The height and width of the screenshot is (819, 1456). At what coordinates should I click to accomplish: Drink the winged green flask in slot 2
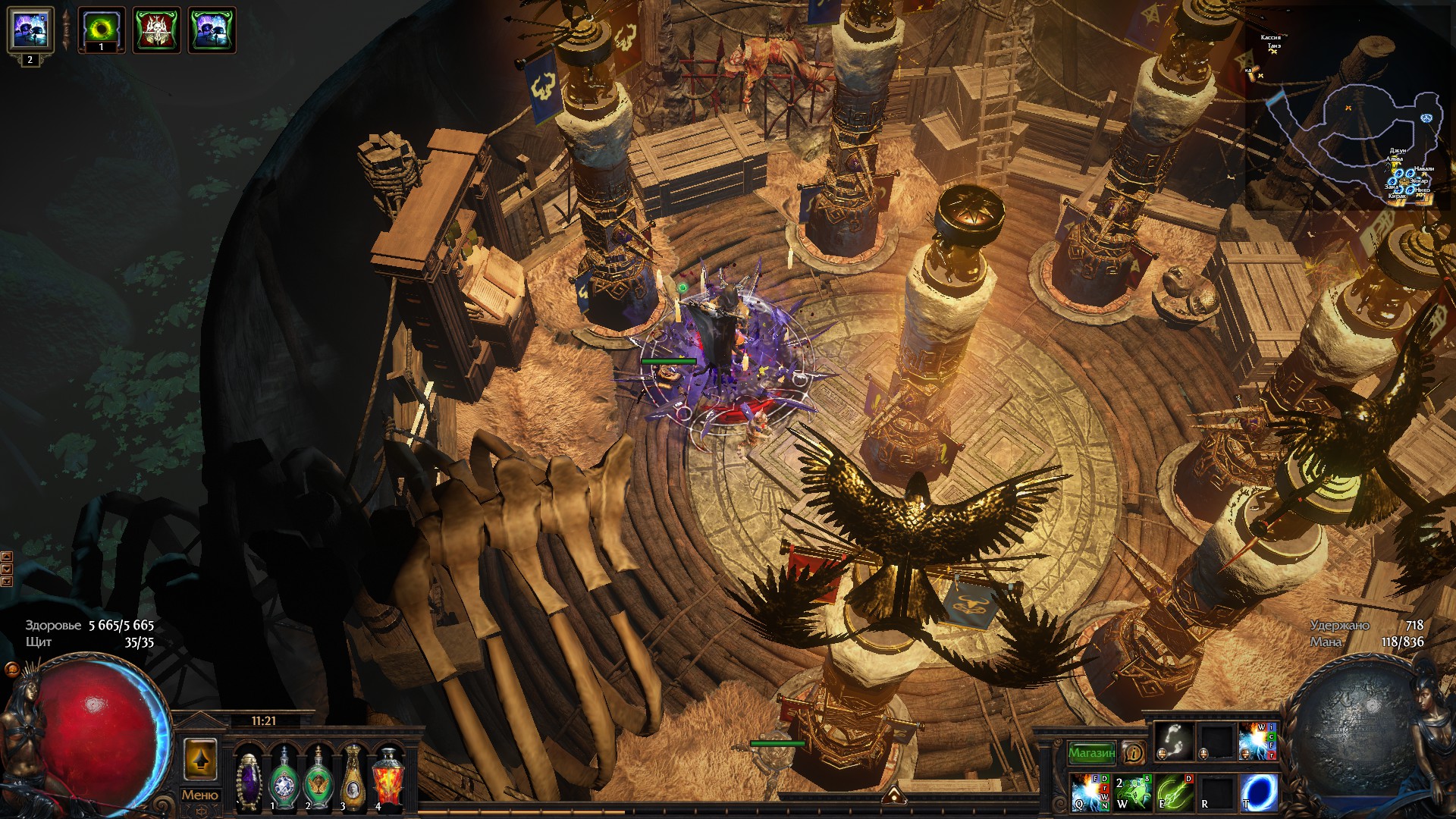click(318, 778)
